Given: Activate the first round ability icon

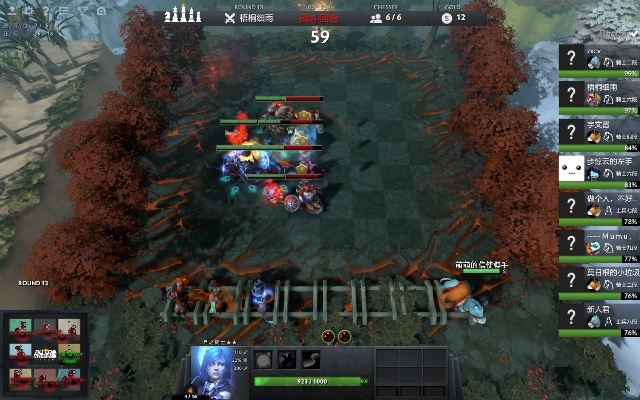Looking at the screenshot, I should point(264,360).
